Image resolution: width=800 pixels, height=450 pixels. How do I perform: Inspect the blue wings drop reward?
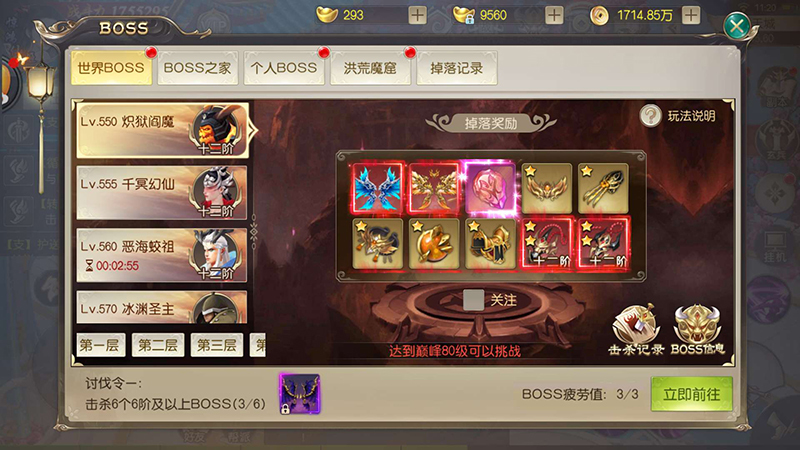(377, 187)
